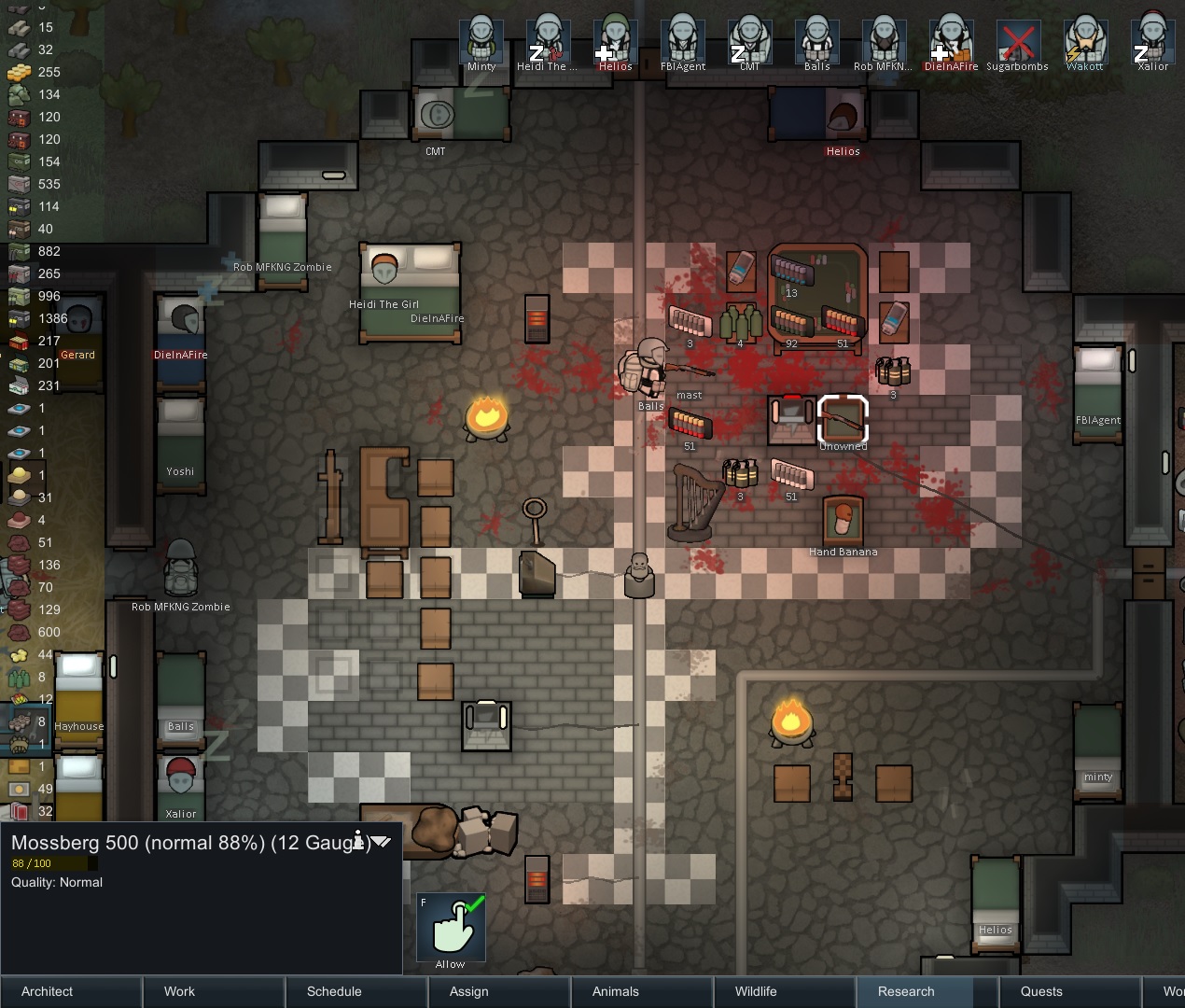Choose the crossed-out Sugarbombs portrait
This screenshot has height=1008, width=1185.
click(x=1018, y=41)
